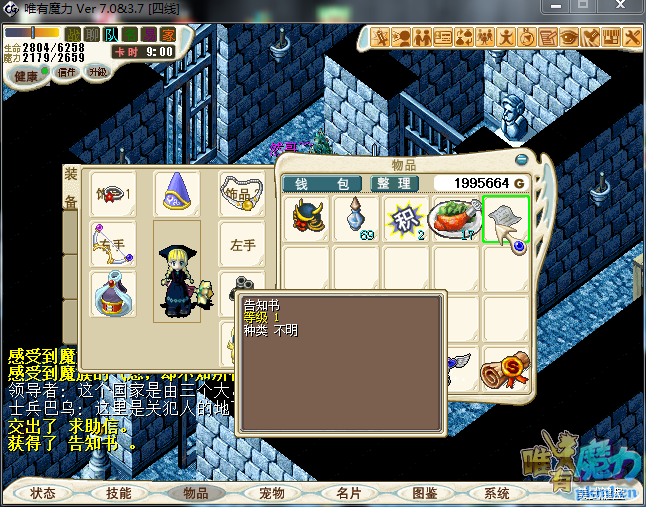This screenshot has height=507, width=646.
Task: Click the equipped purple wizard hat
Action: pyautogui.click(x=178, y=192)
